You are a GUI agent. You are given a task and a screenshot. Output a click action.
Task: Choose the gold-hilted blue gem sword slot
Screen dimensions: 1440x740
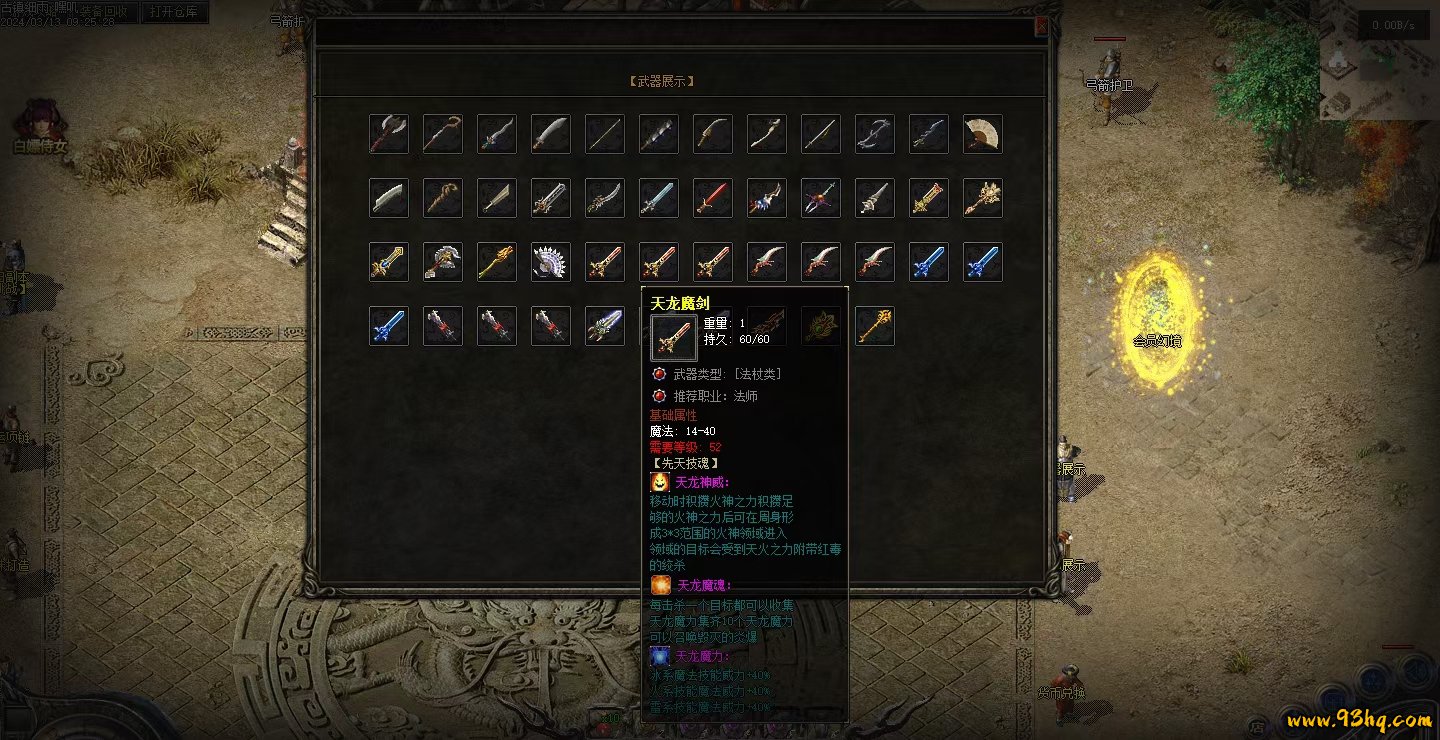pyautogui.click(x=389, y=262)
